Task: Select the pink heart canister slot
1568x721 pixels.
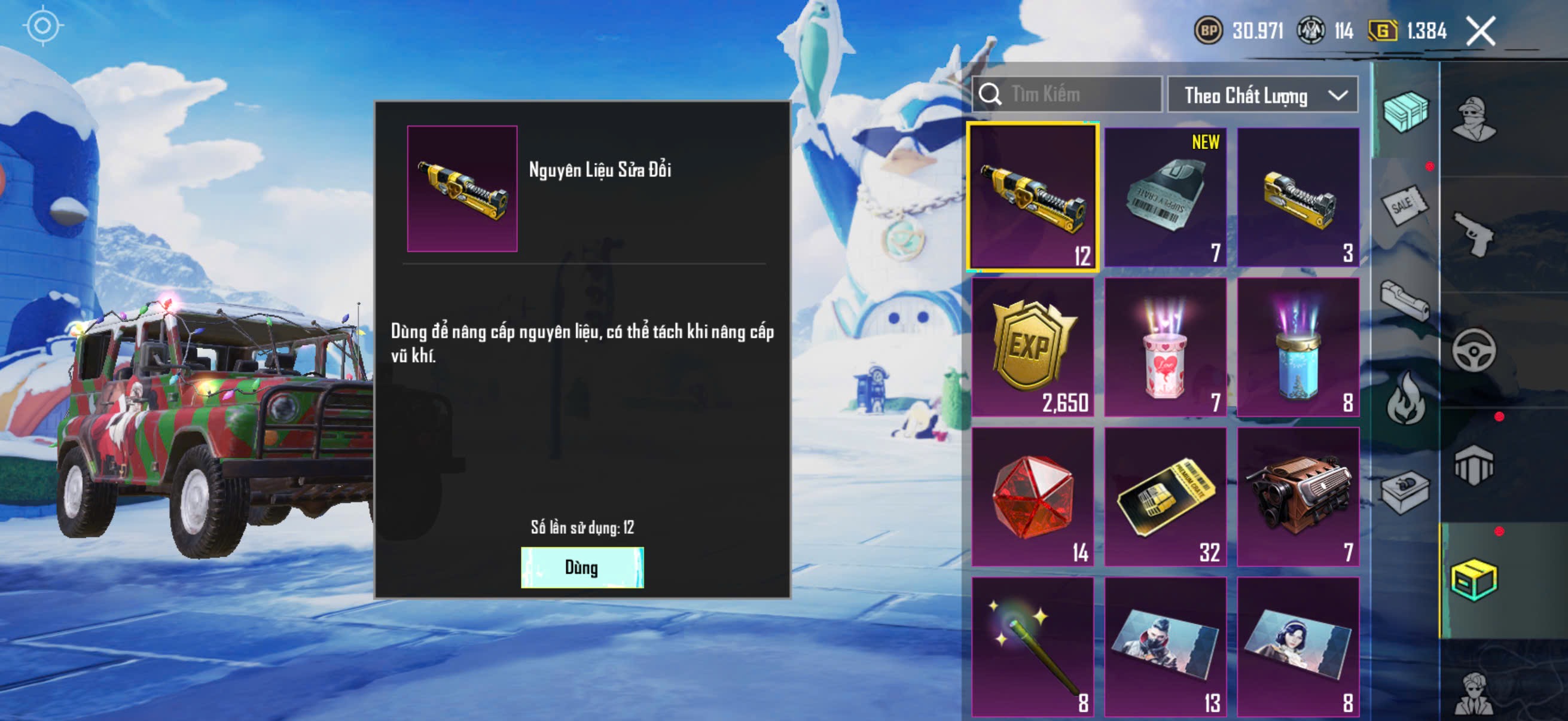Action: pyautogui.click(x=1165, y=347)
